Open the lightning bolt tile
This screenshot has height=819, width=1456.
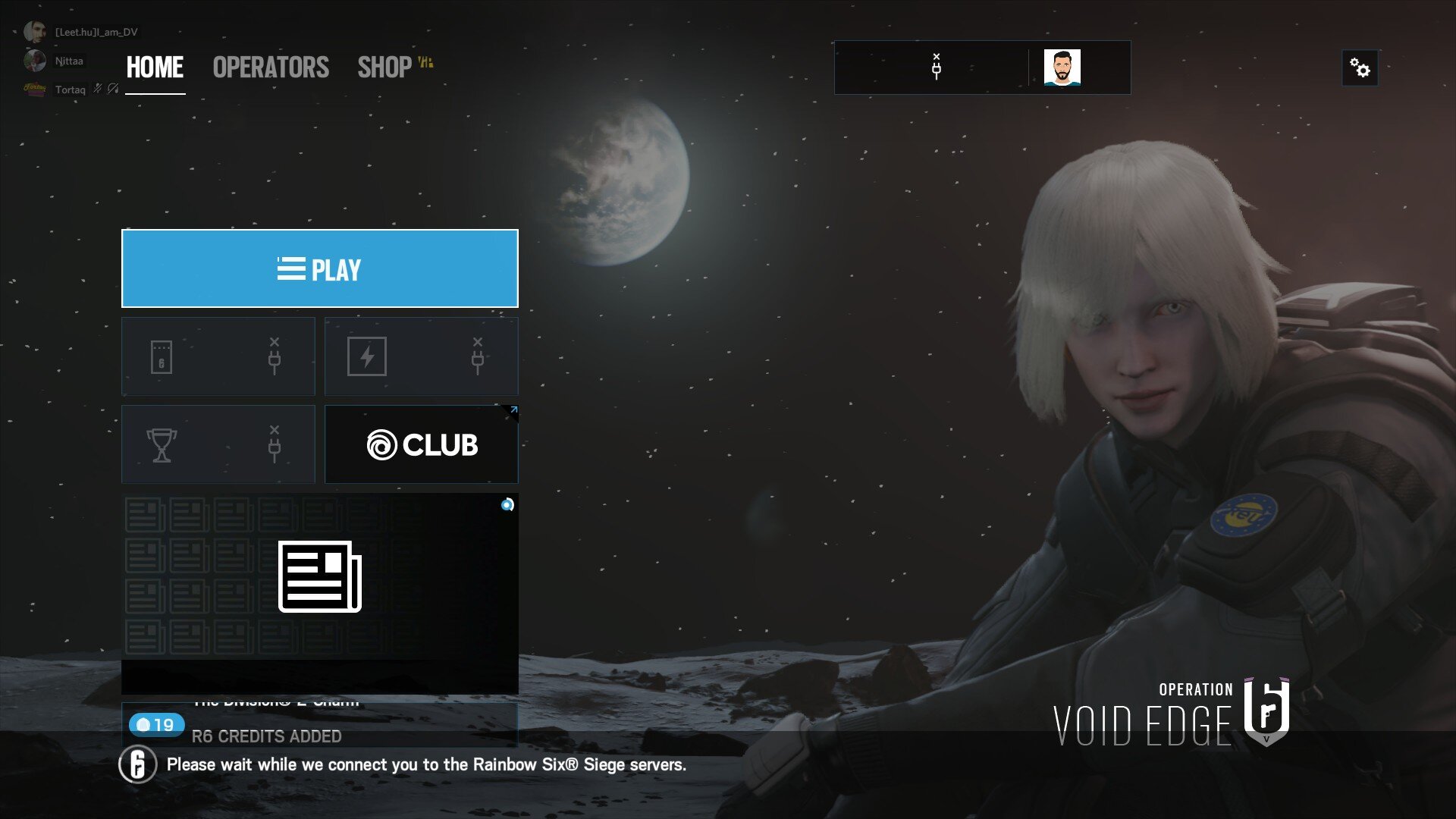421,356
